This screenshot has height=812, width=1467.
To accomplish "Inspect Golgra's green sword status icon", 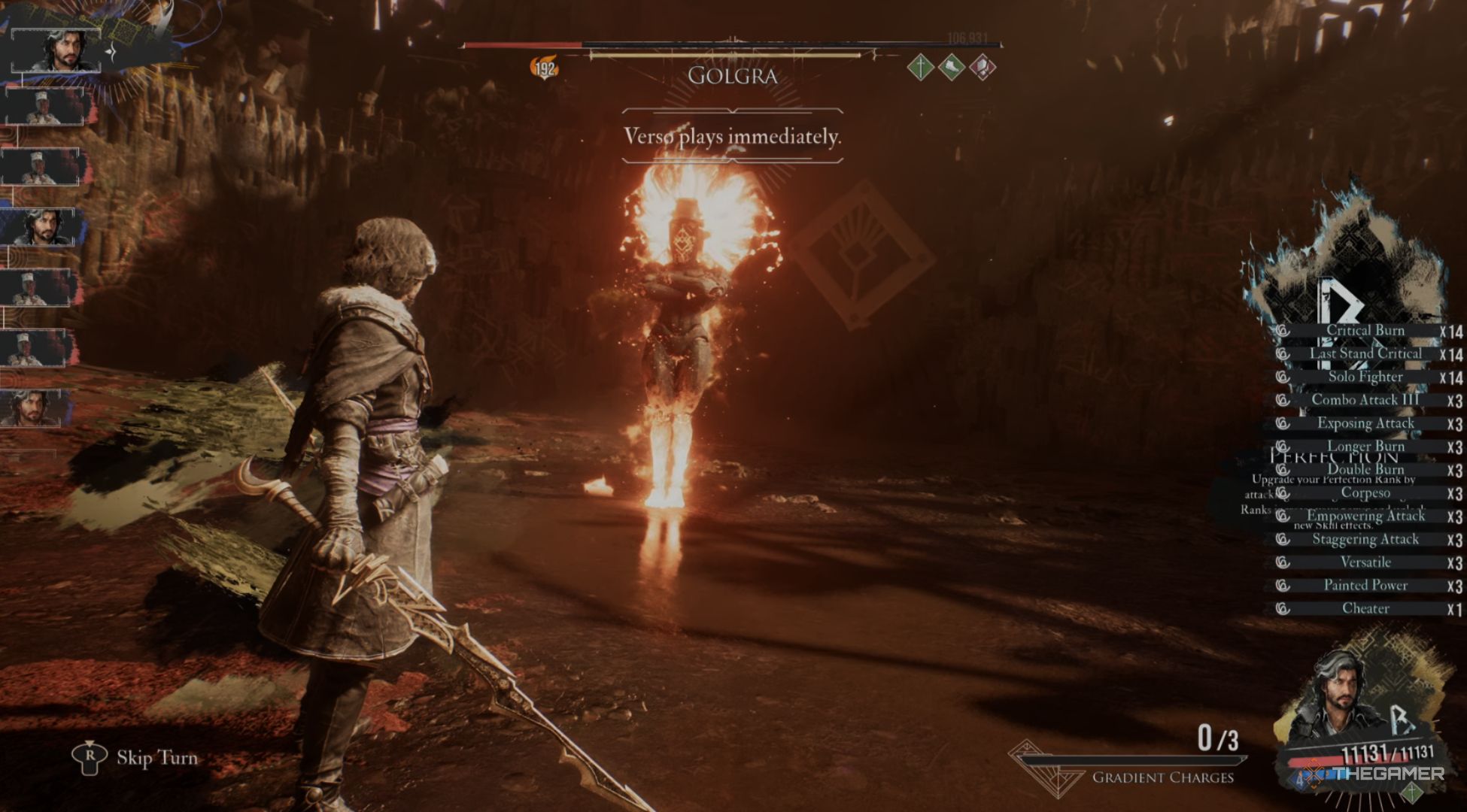I will (920, 68).
